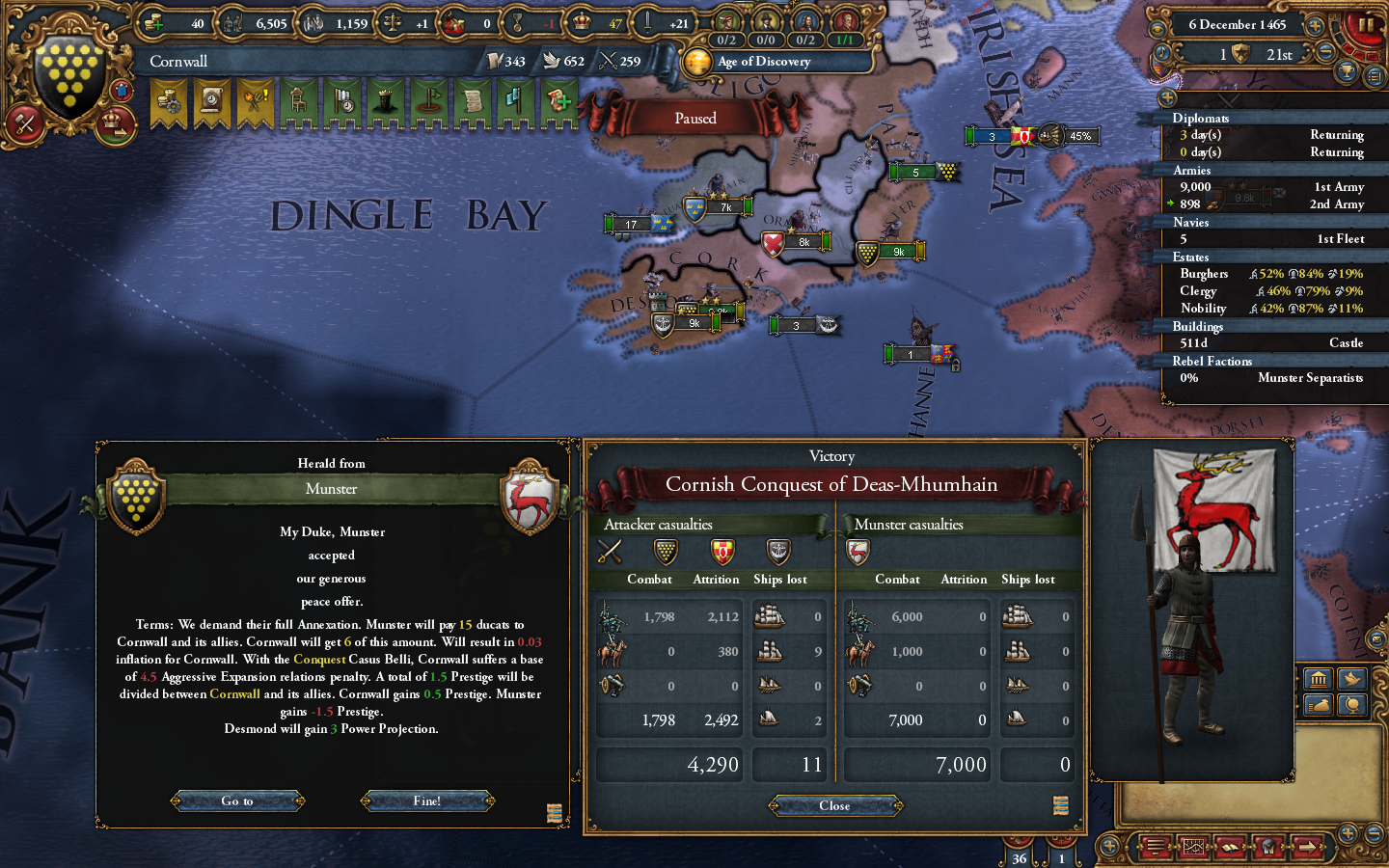The width and height of the screenshot is (1389, 868).
Task: Collapse the Armies section in the outliner
Action: pos(1191,170)
